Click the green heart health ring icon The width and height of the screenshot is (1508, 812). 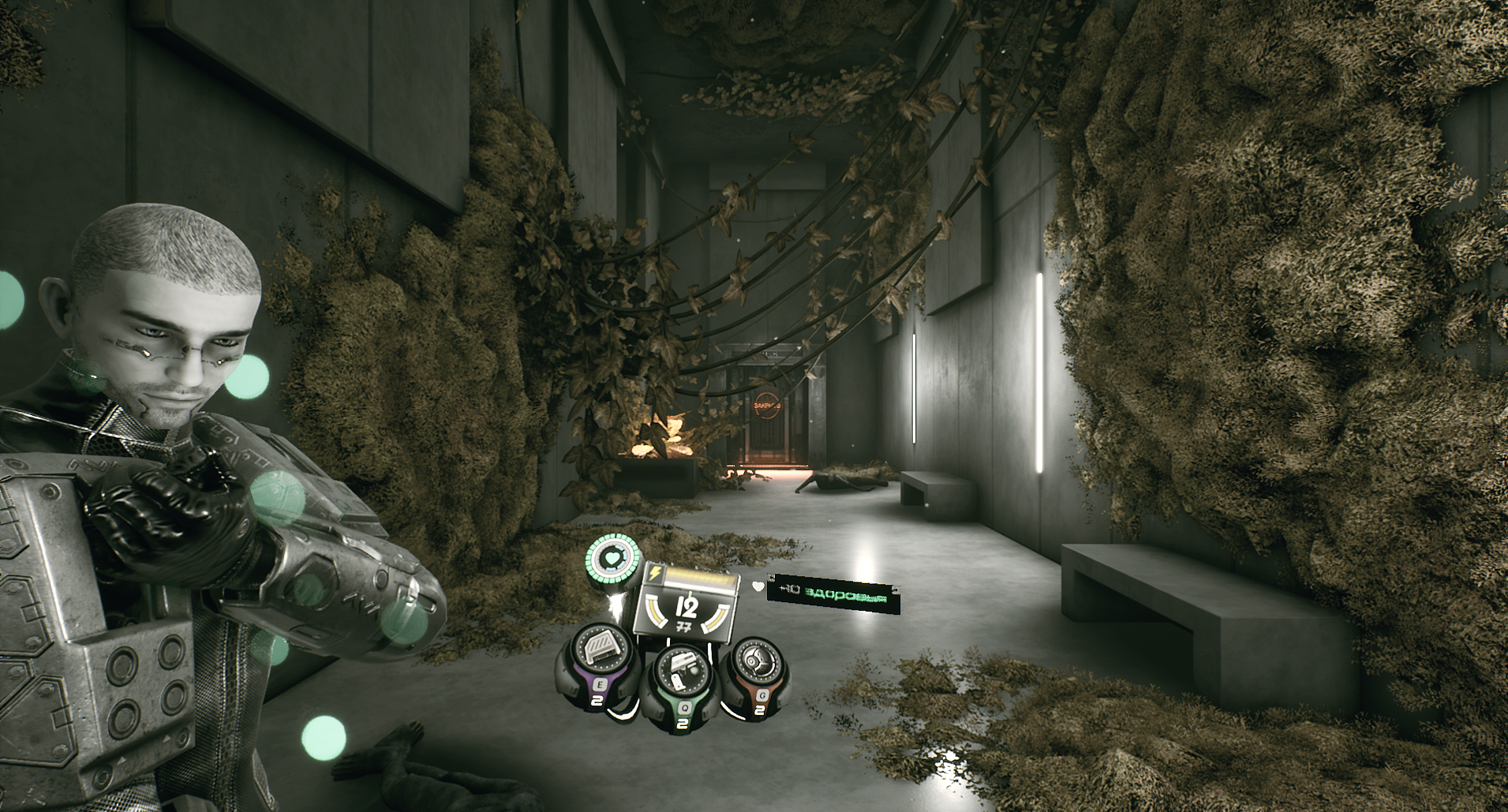pyautogui.click(x=613, y=559)
